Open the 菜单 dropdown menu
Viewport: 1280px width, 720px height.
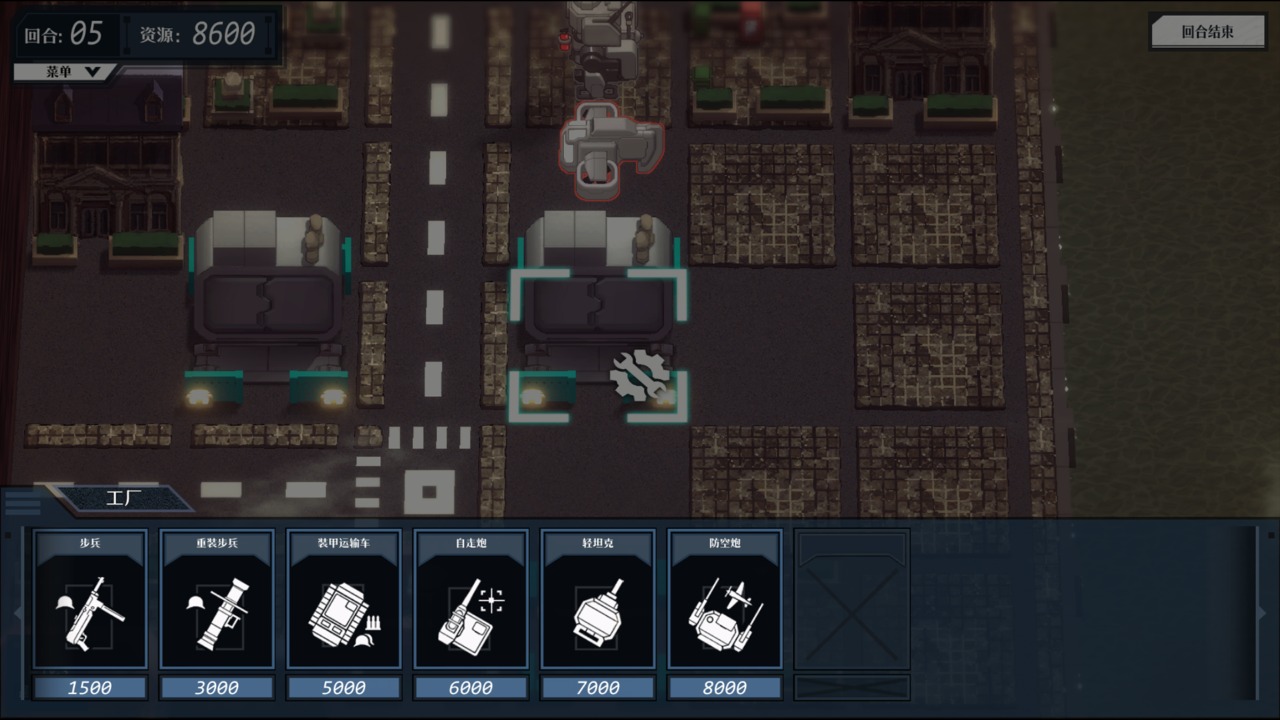(x=66, y=72)
